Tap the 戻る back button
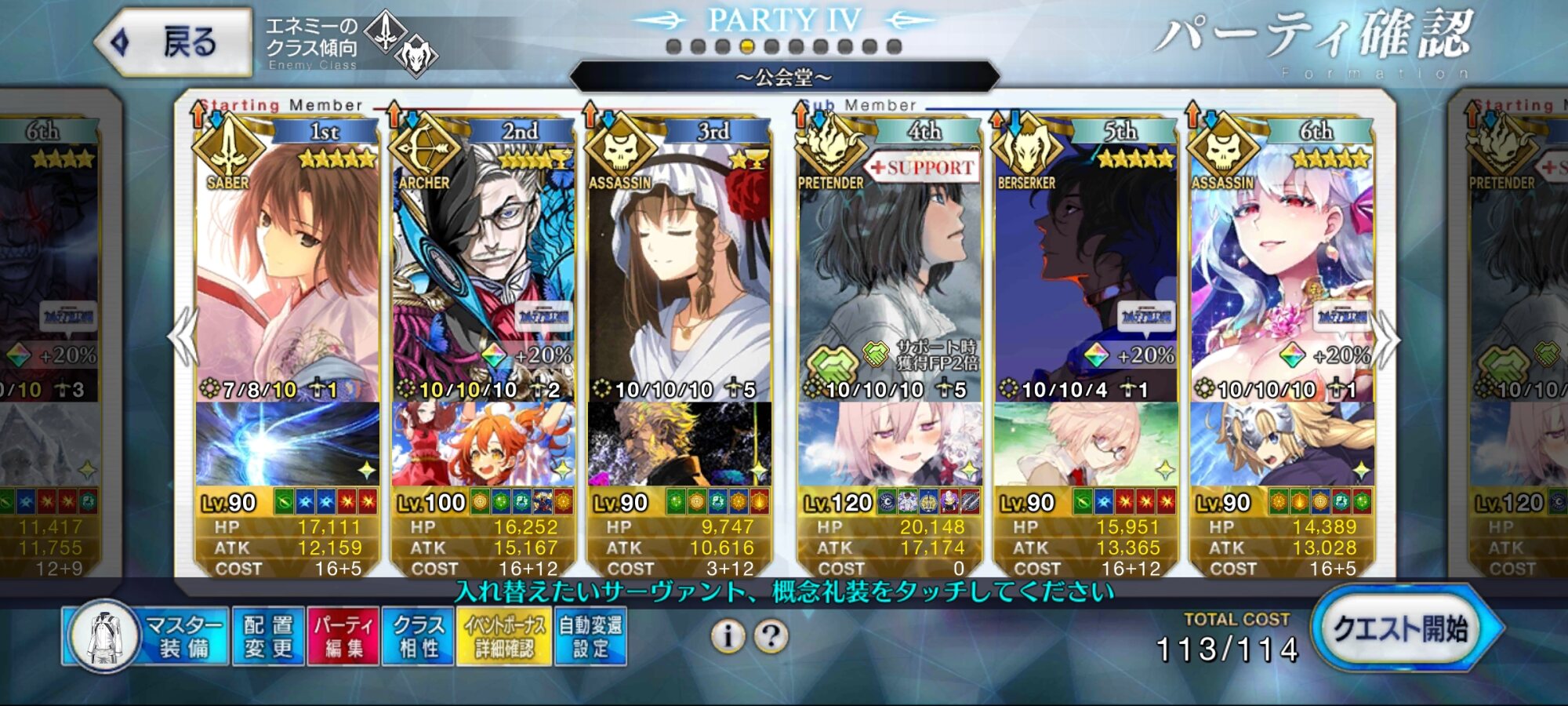Screen dimensions: 1568x706 pos(174,42)
